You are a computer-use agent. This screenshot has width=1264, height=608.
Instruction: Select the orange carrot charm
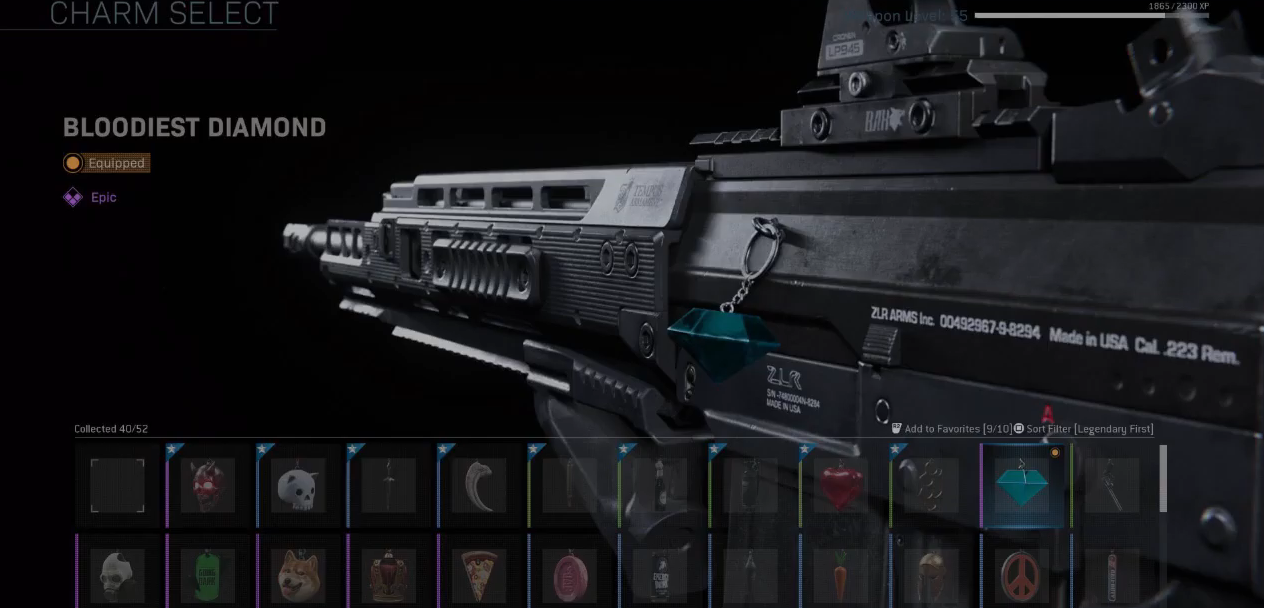[841, 575]
